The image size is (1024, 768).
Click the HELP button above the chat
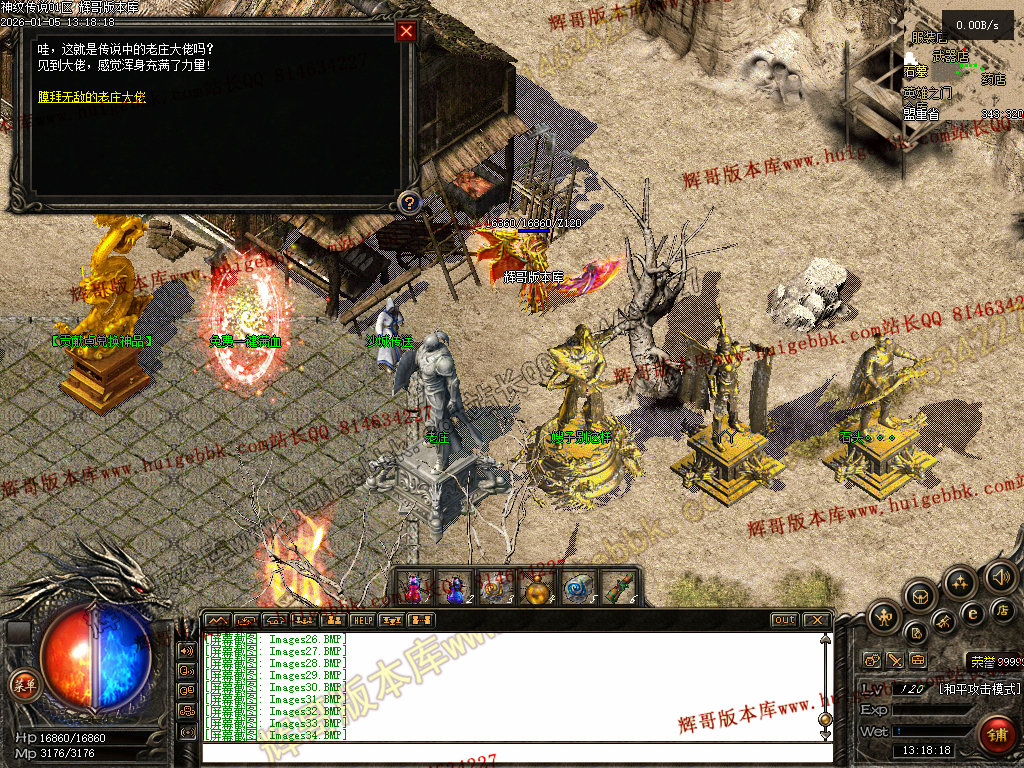point(362,620)
